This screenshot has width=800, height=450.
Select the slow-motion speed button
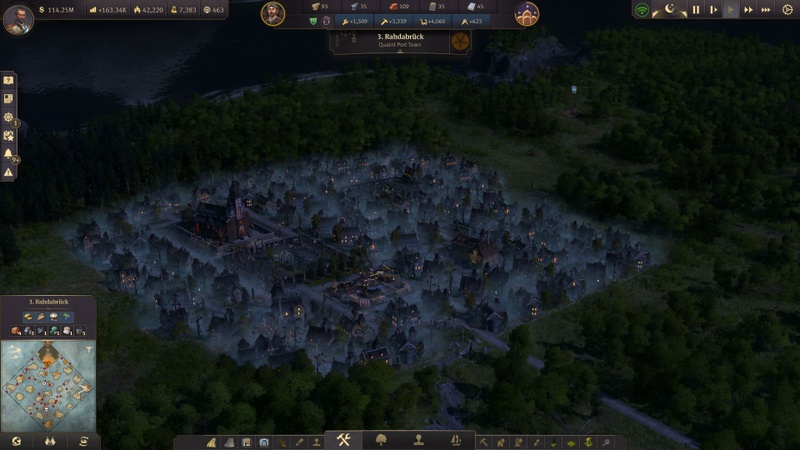click(x=713, y=10)
